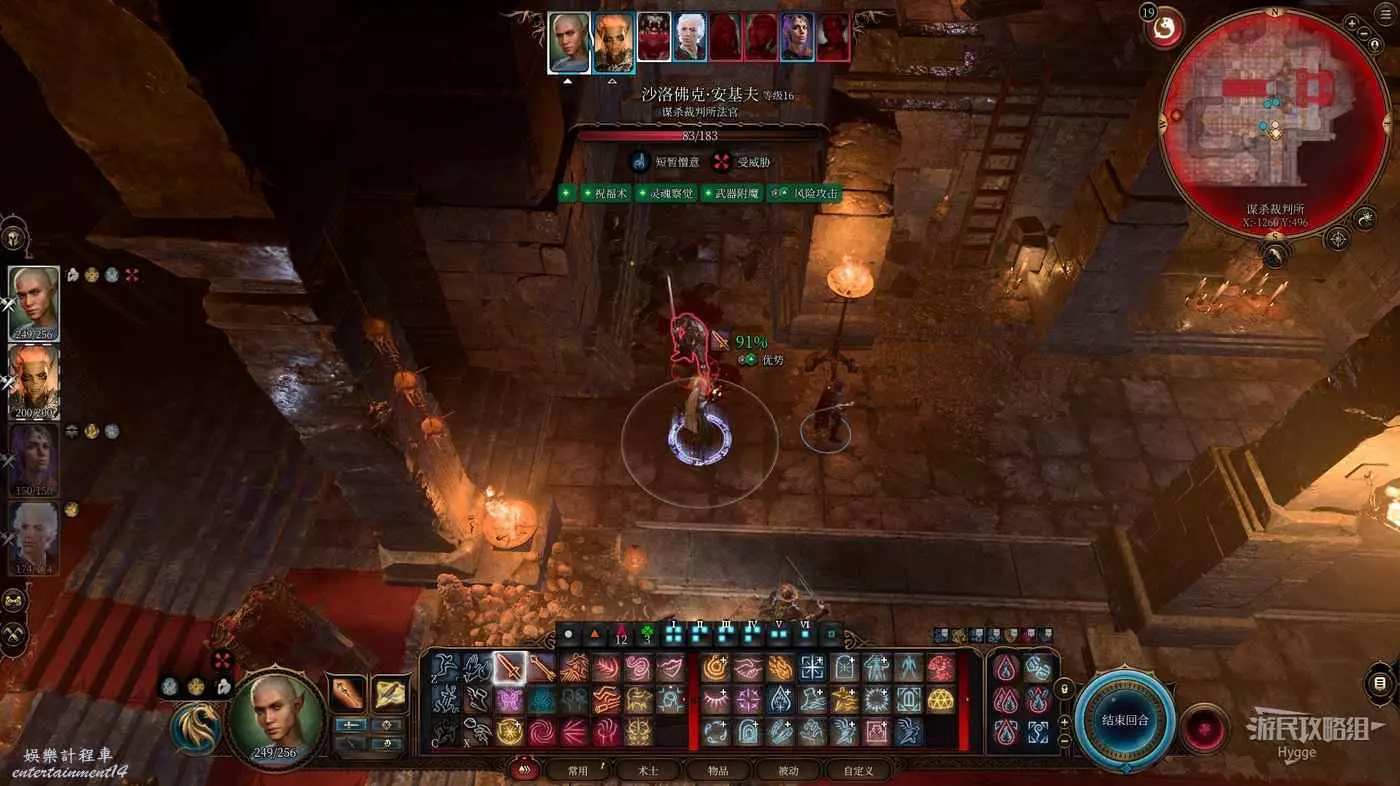Viewport: 1400px width, 786px height.
Task: Click the ranged crossbow weapon slot
Action: click(x=390, y=694)
